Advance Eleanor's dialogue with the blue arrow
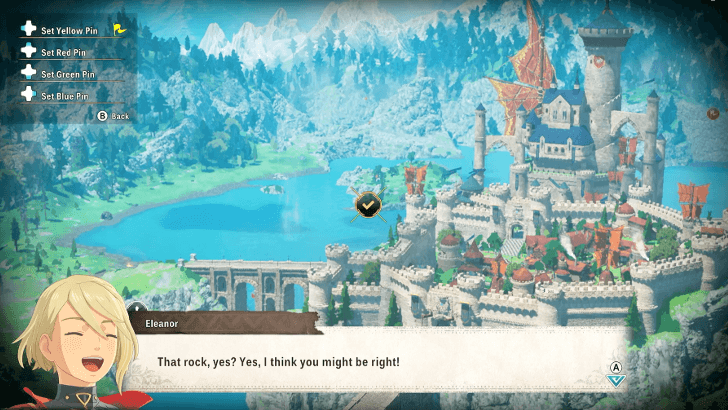This screenshot has width=728, height=410. click(x=616, y=379)
